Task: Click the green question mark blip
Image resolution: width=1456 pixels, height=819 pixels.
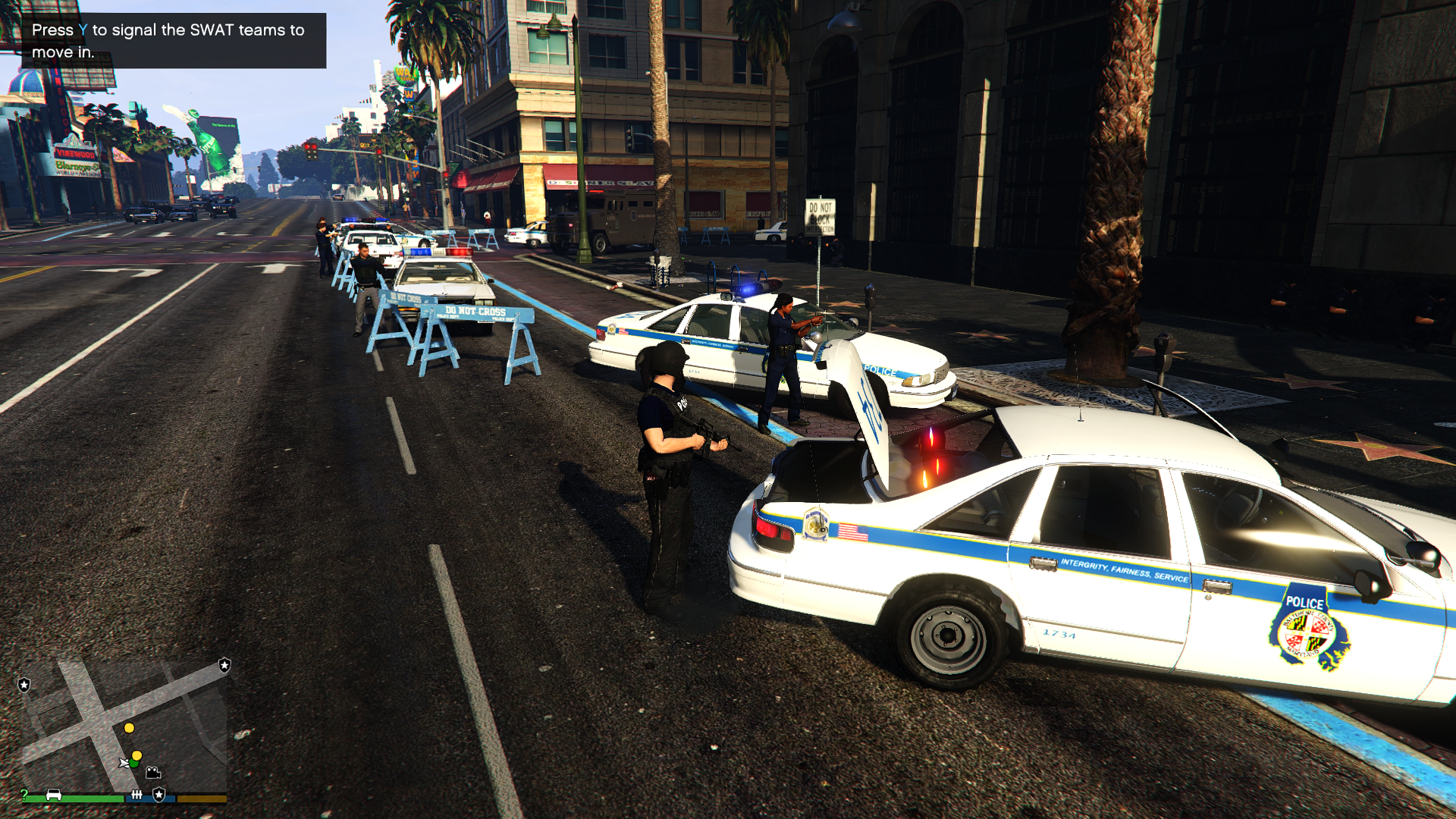Action: pos(24,795)
